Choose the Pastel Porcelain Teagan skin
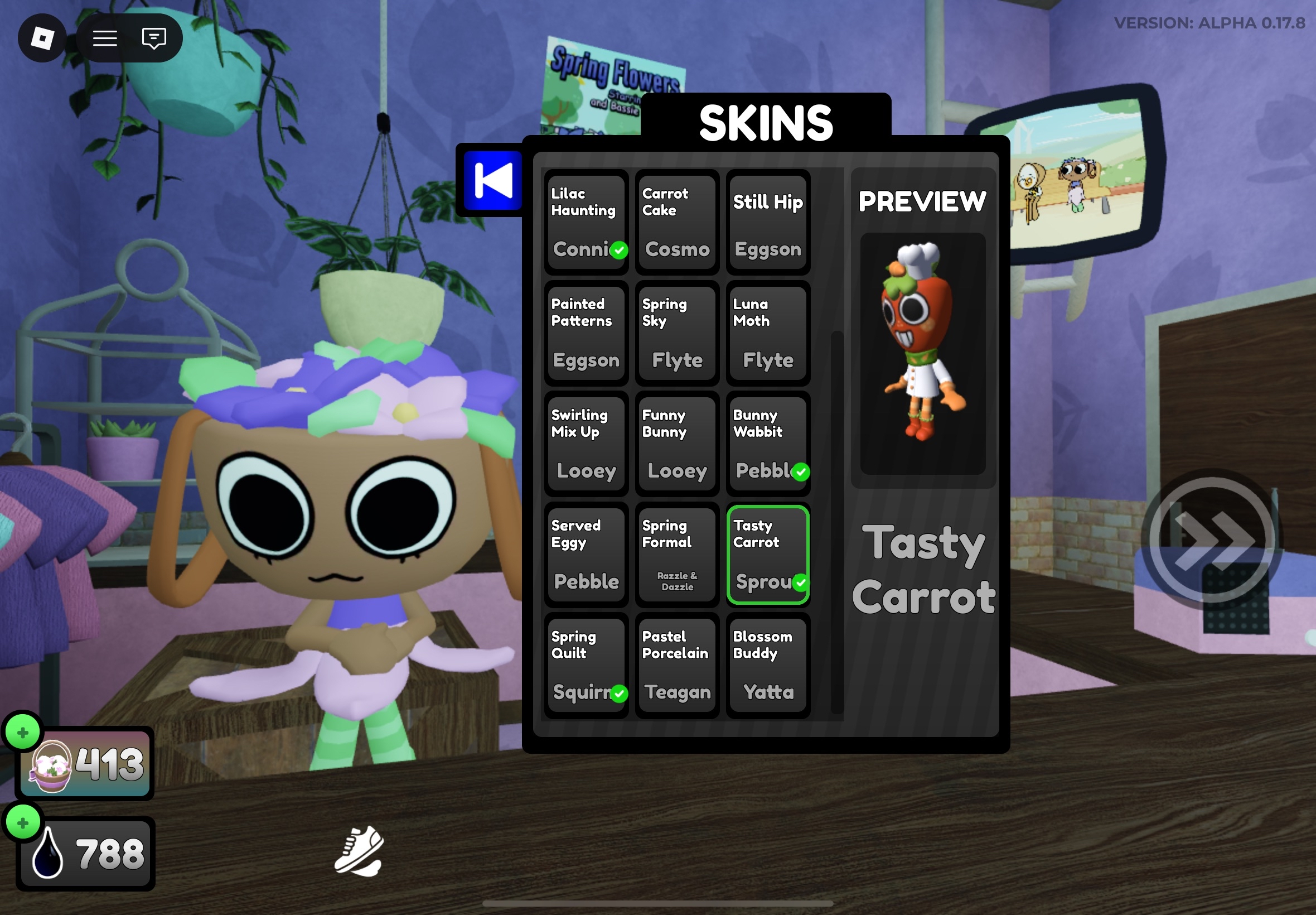This screenshot has width=1316, height=915. (x=676, y=664)
